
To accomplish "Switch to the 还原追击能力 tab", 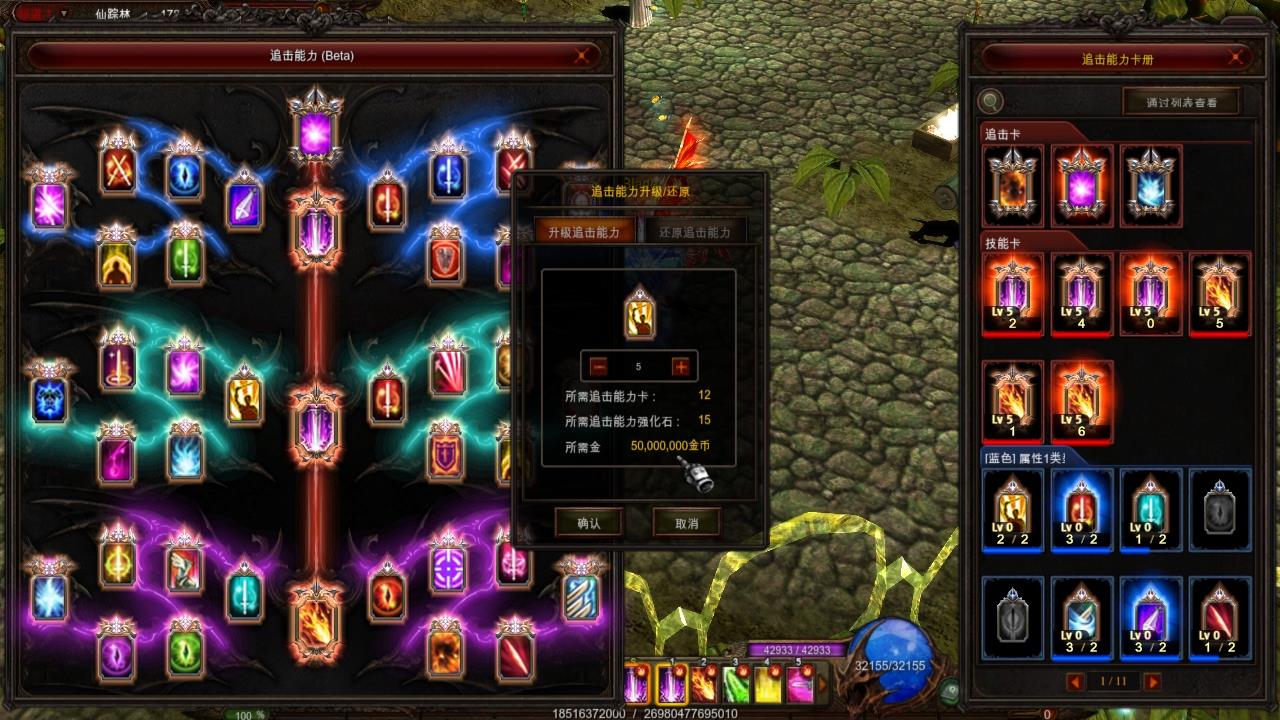I will [695, 232].
